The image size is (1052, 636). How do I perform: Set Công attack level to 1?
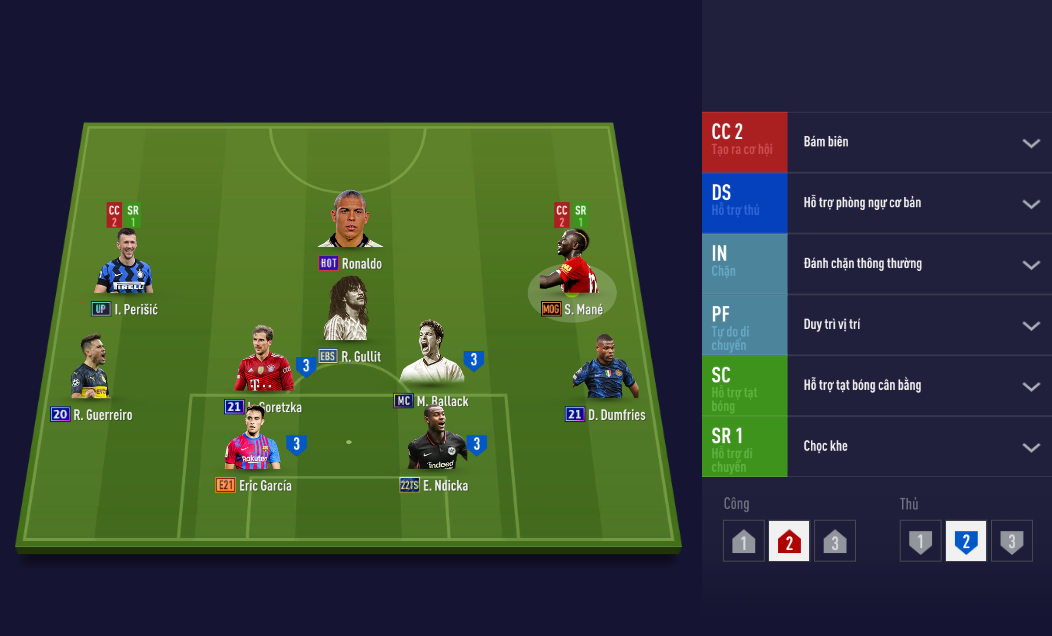pyautogui.click(x=743, y=541)
